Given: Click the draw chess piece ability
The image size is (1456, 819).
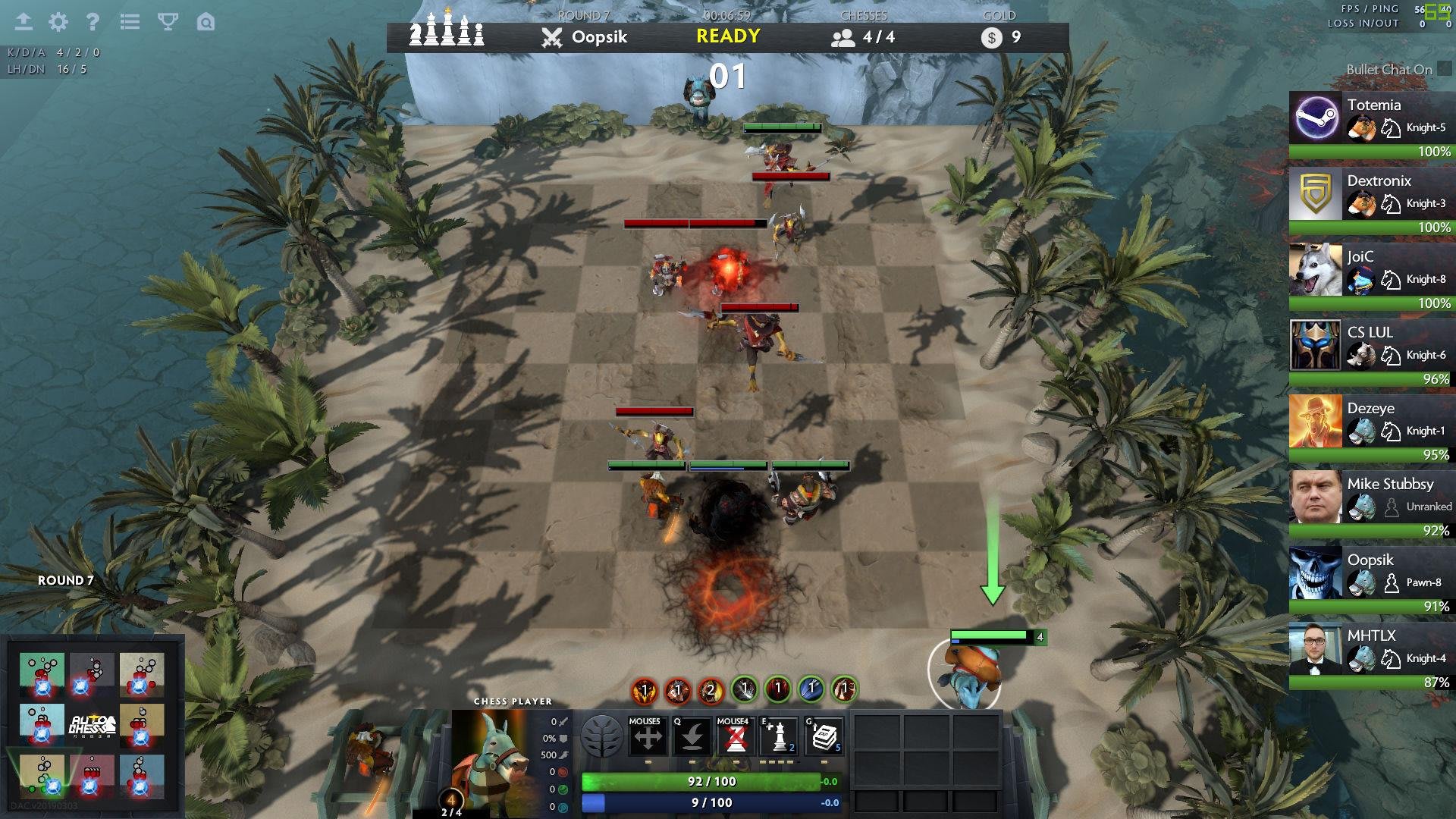Looking at the screenshot, I should pyautogui.click(x=779, y=737).
